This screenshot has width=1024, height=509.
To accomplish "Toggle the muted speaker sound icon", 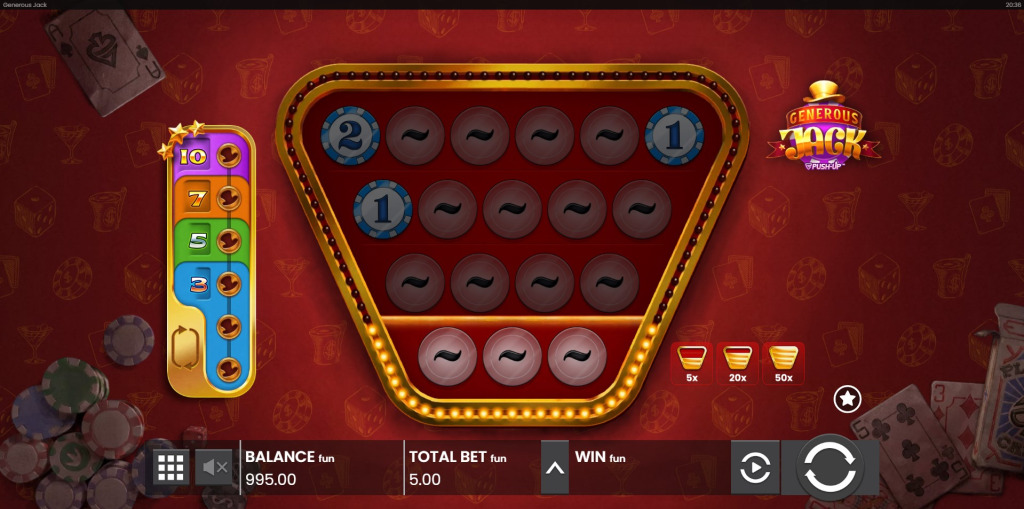I will point(214,467).
